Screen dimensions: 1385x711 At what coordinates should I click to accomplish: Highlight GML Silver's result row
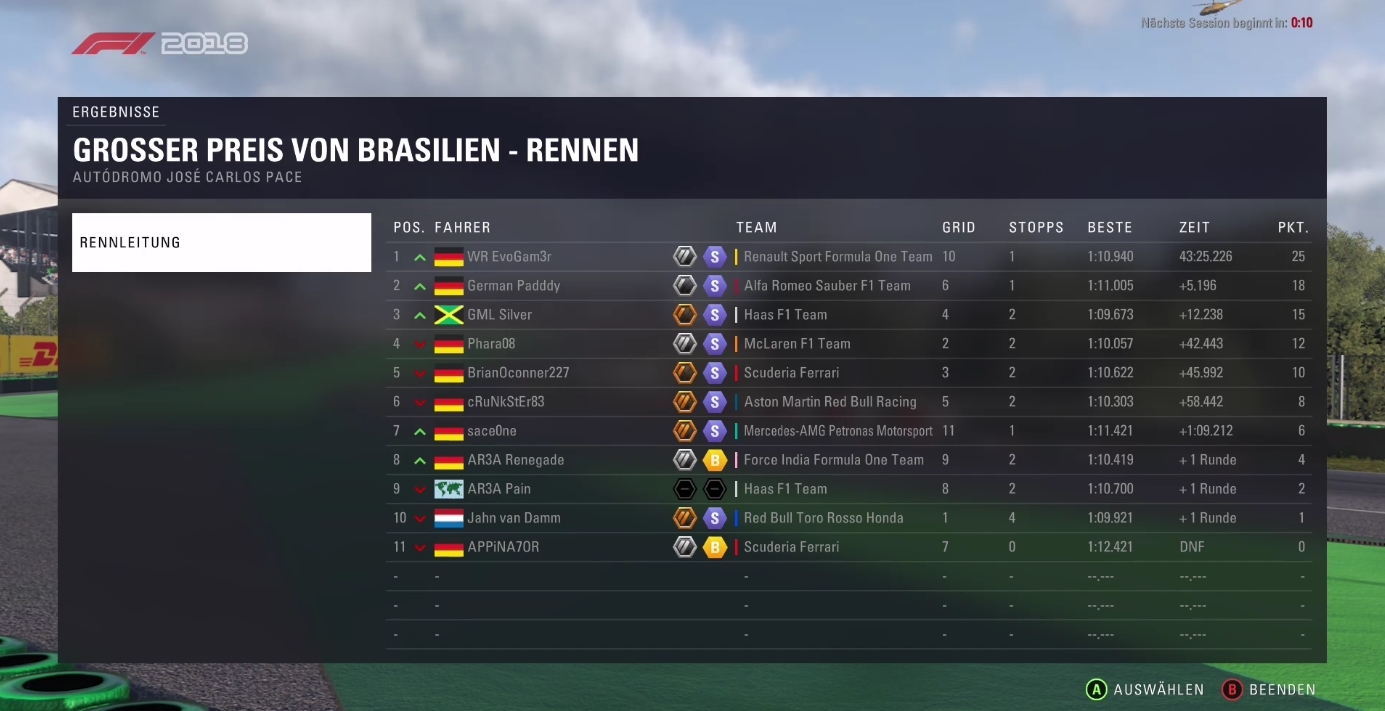coord(499,315)
